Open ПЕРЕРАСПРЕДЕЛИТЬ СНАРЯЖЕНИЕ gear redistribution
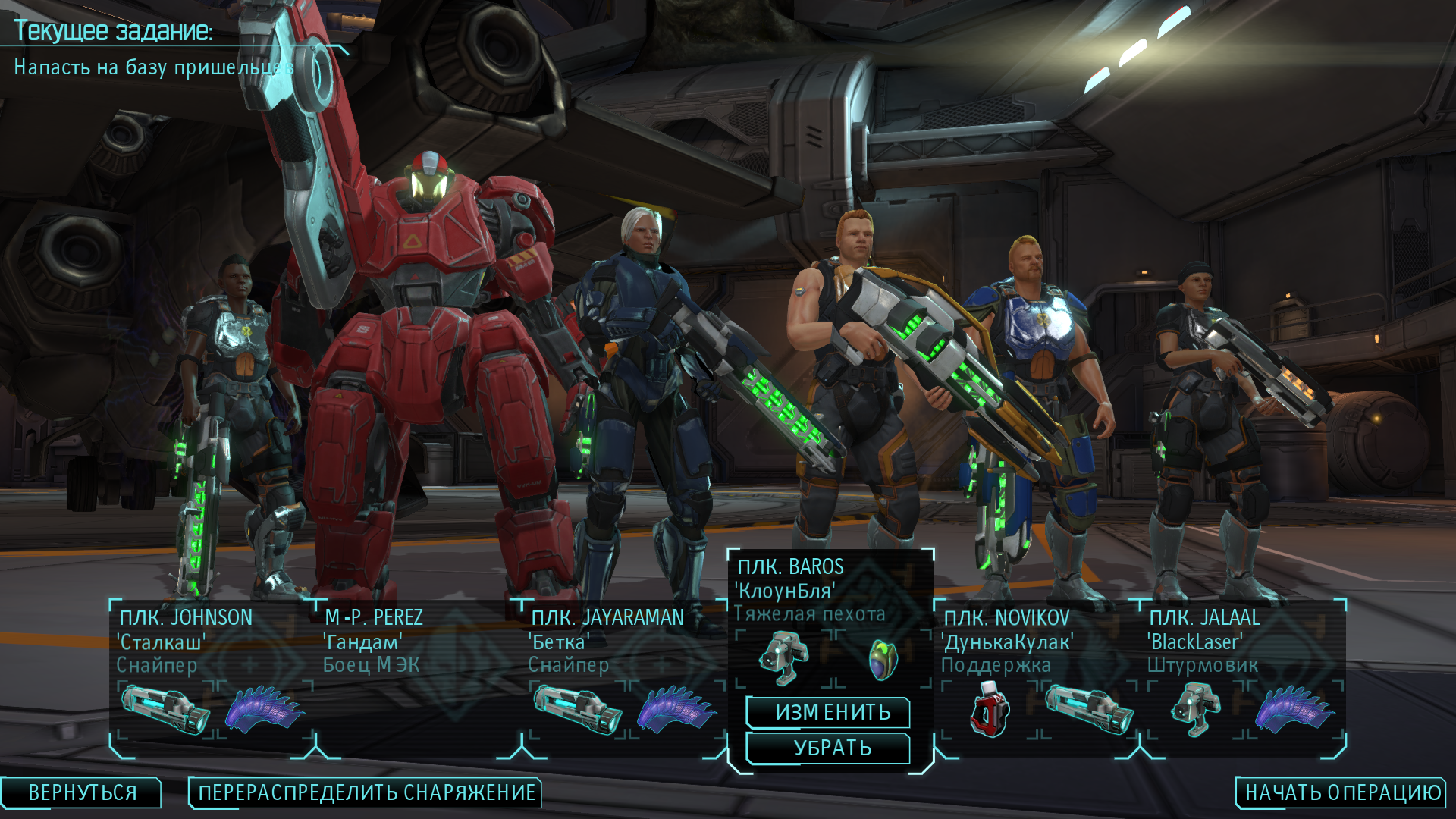The height and width of the screenshot is (819, 1456). pos(366,793)
